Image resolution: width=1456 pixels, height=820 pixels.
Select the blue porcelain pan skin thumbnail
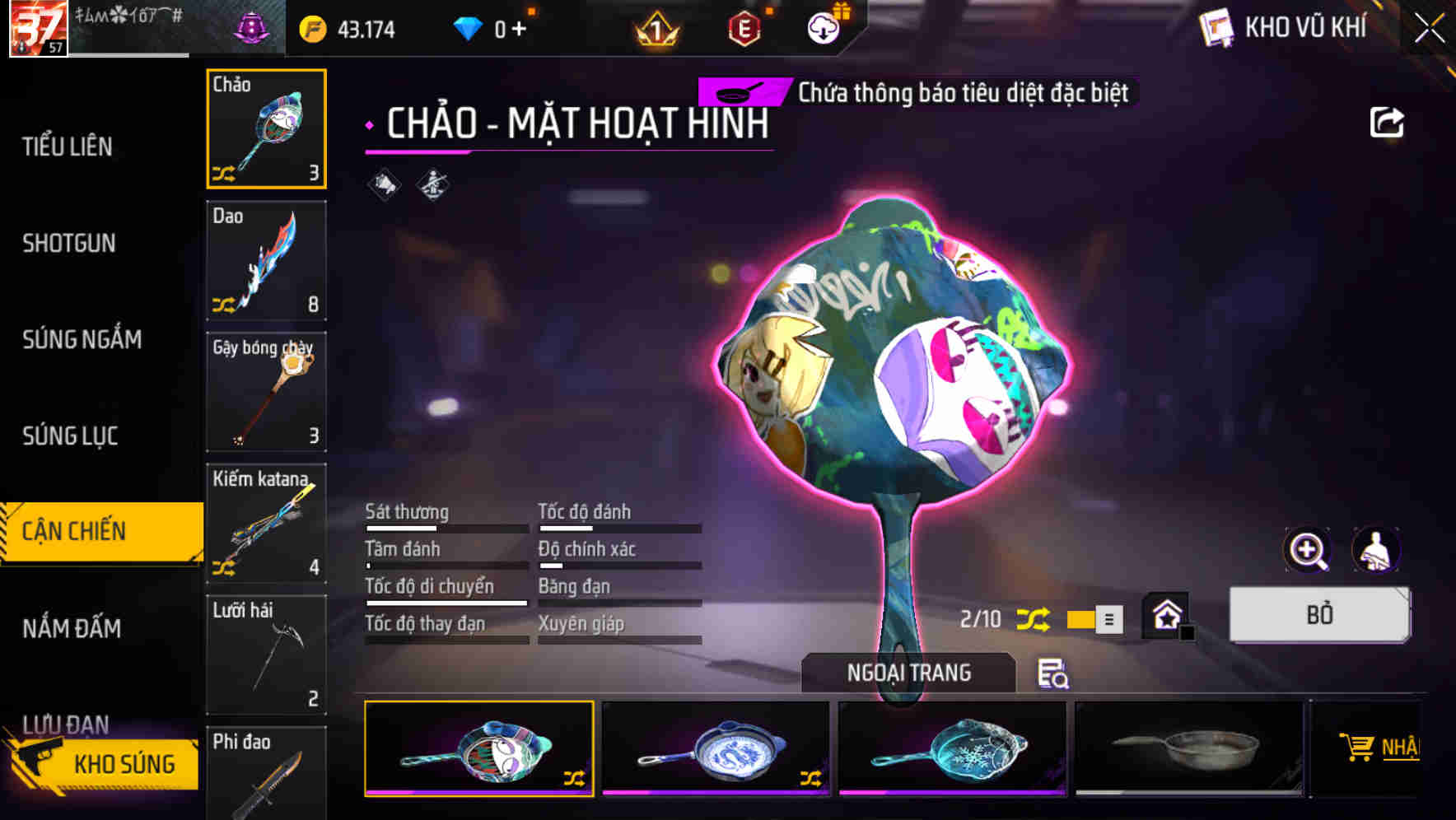[x=716, y=748]
